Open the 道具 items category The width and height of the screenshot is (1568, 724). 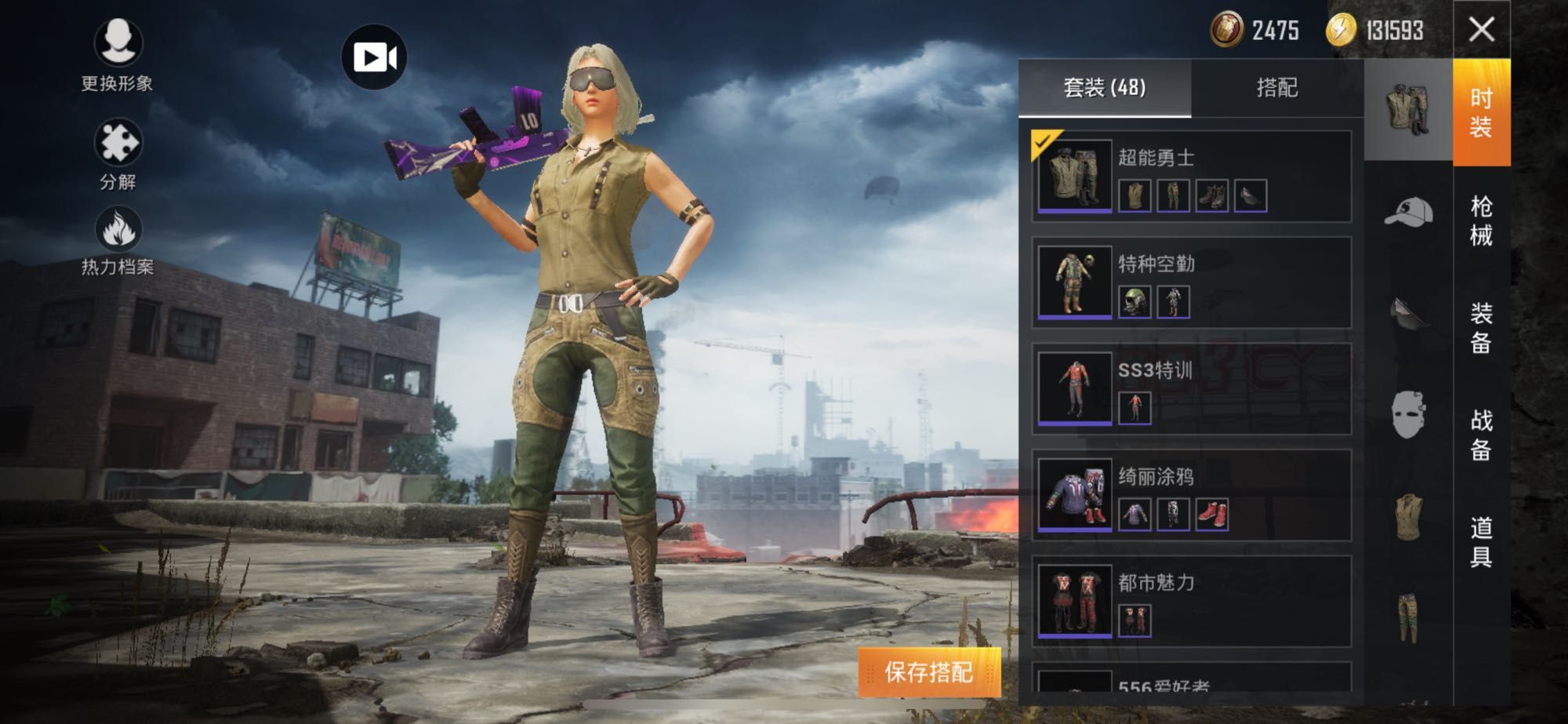(x=1481, y=541)
